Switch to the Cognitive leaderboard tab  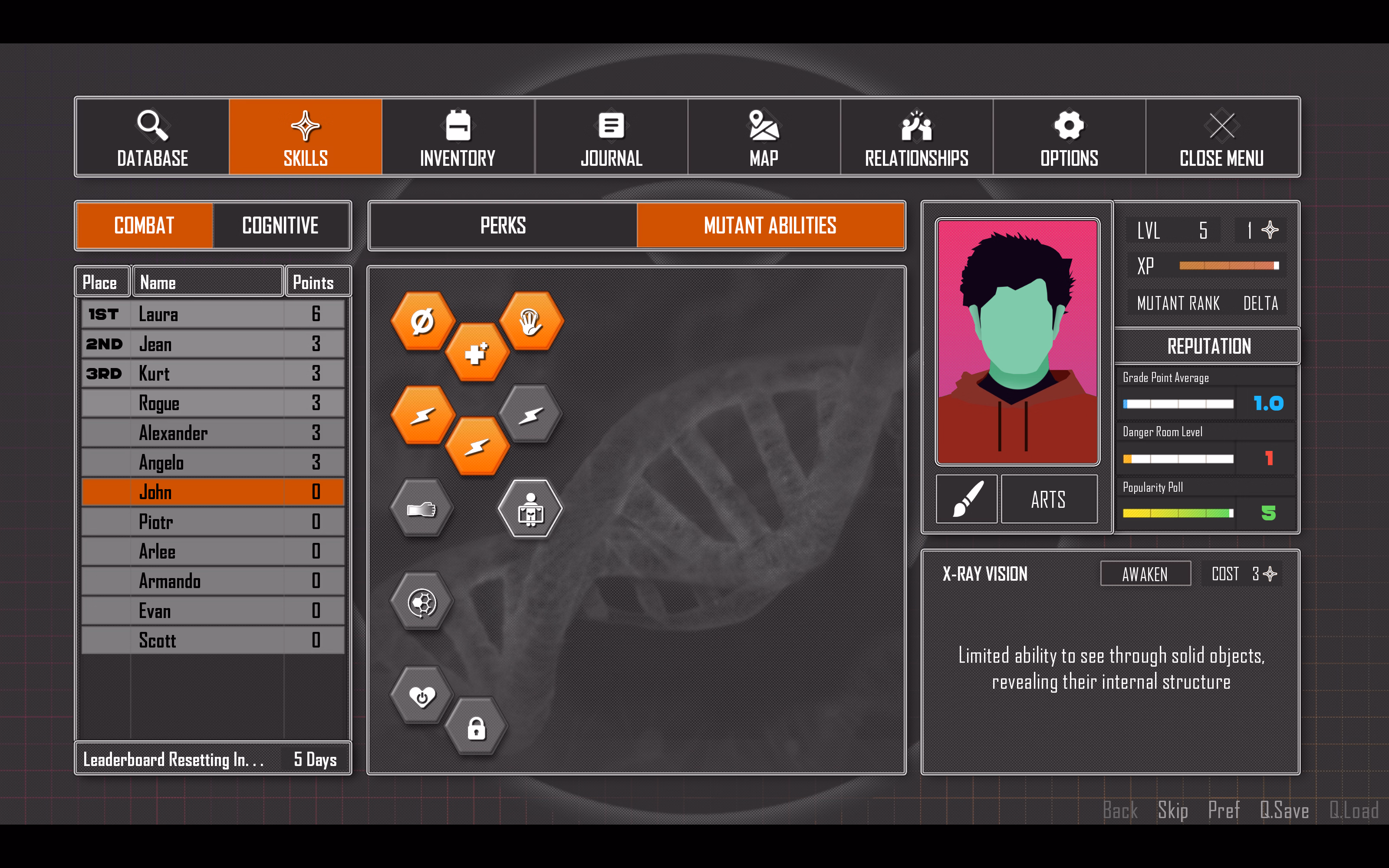[x=281, y=226]
